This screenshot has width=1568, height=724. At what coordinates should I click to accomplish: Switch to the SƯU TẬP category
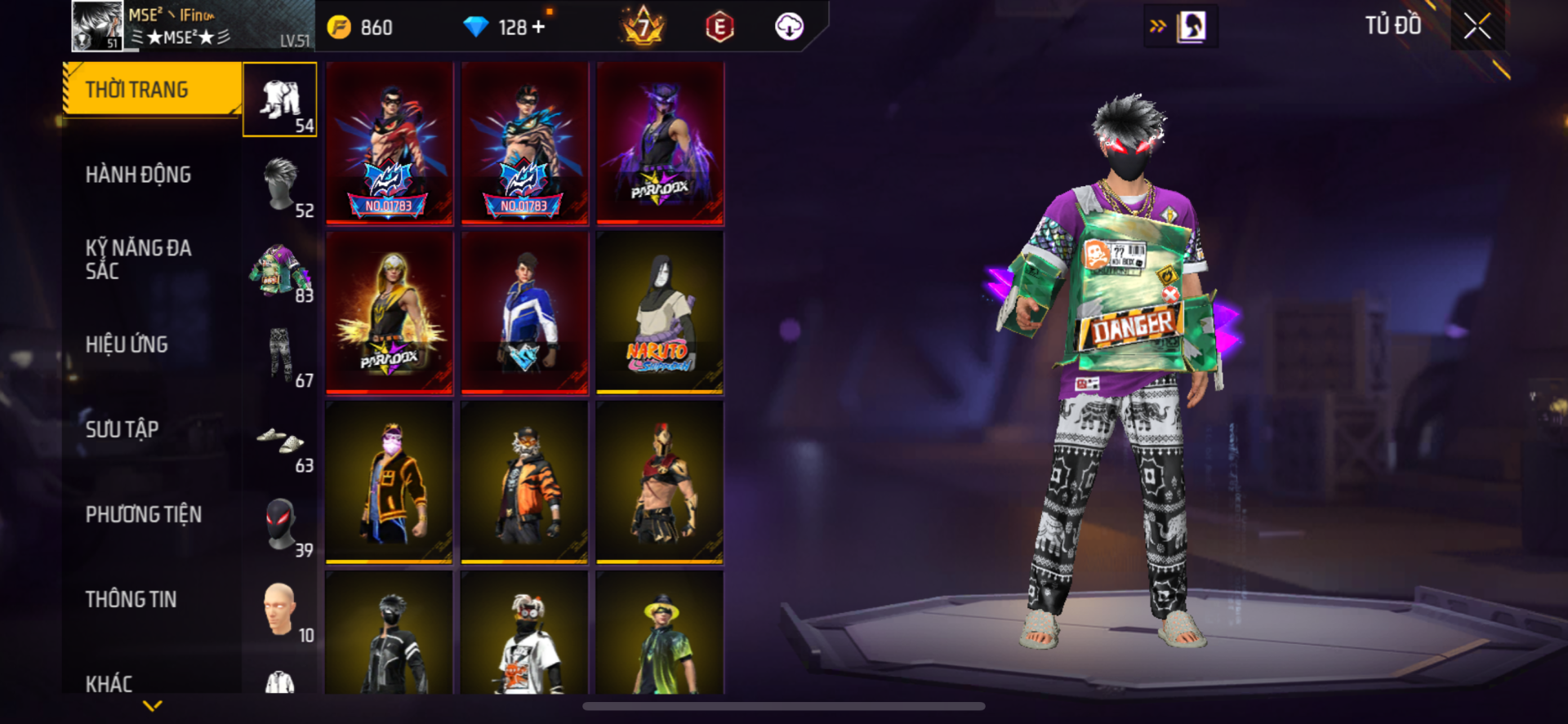pos(122,429)
